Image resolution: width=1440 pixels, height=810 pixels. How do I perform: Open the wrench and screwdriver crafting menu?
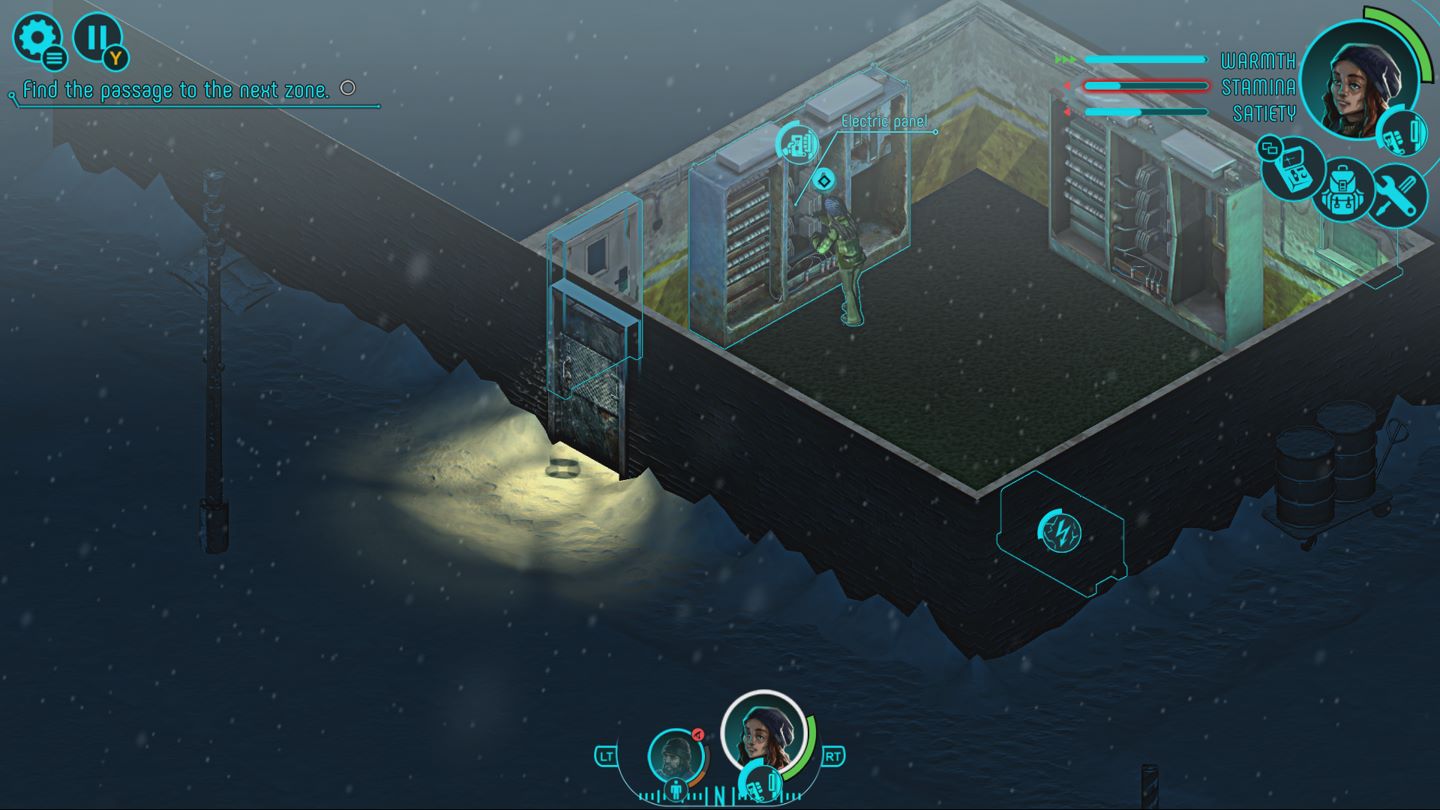pyautogui.click(x=1396, y=192)
